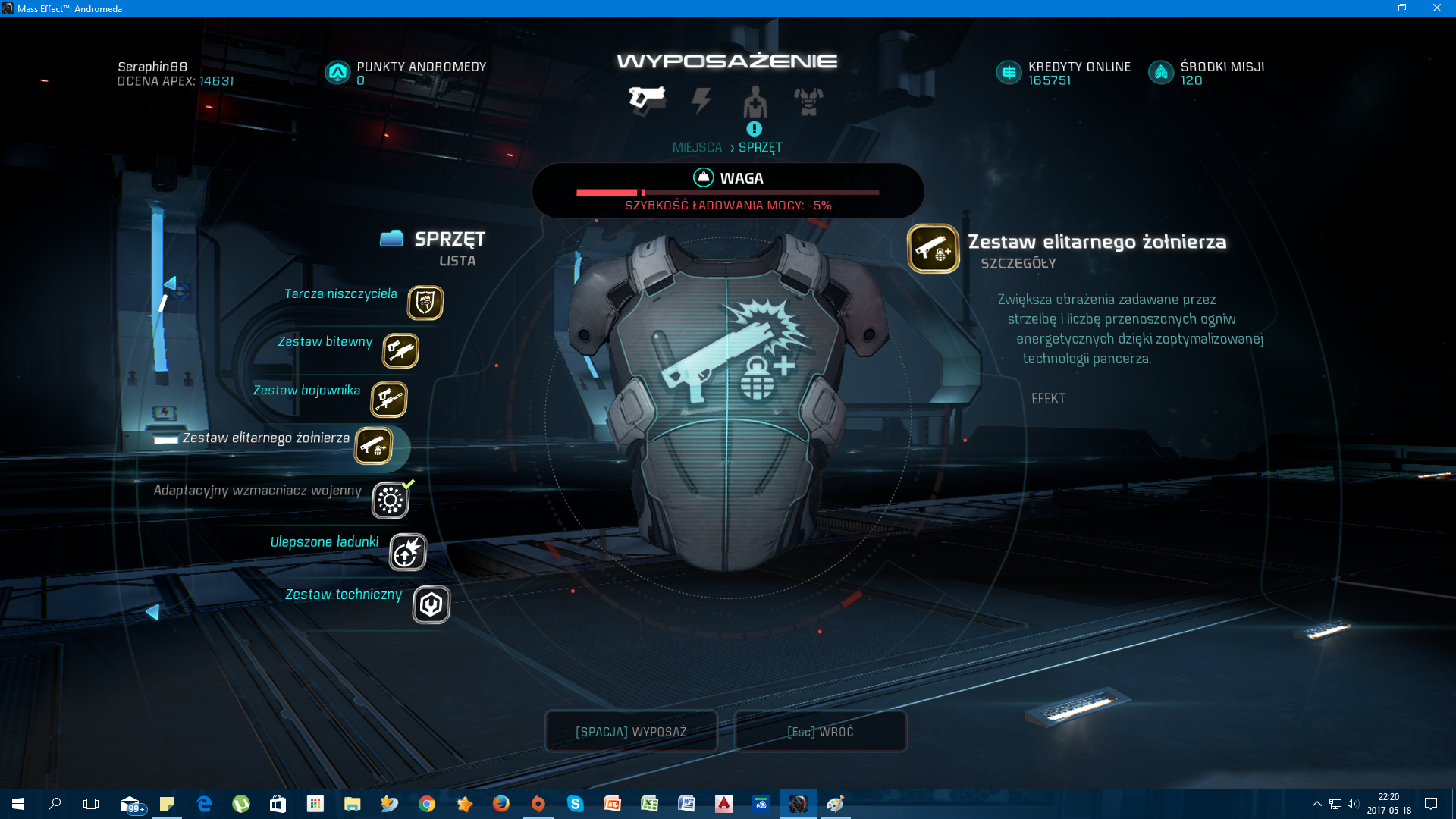Open the character figure tab
The image size is (1456, 819).
click(755, 100)
